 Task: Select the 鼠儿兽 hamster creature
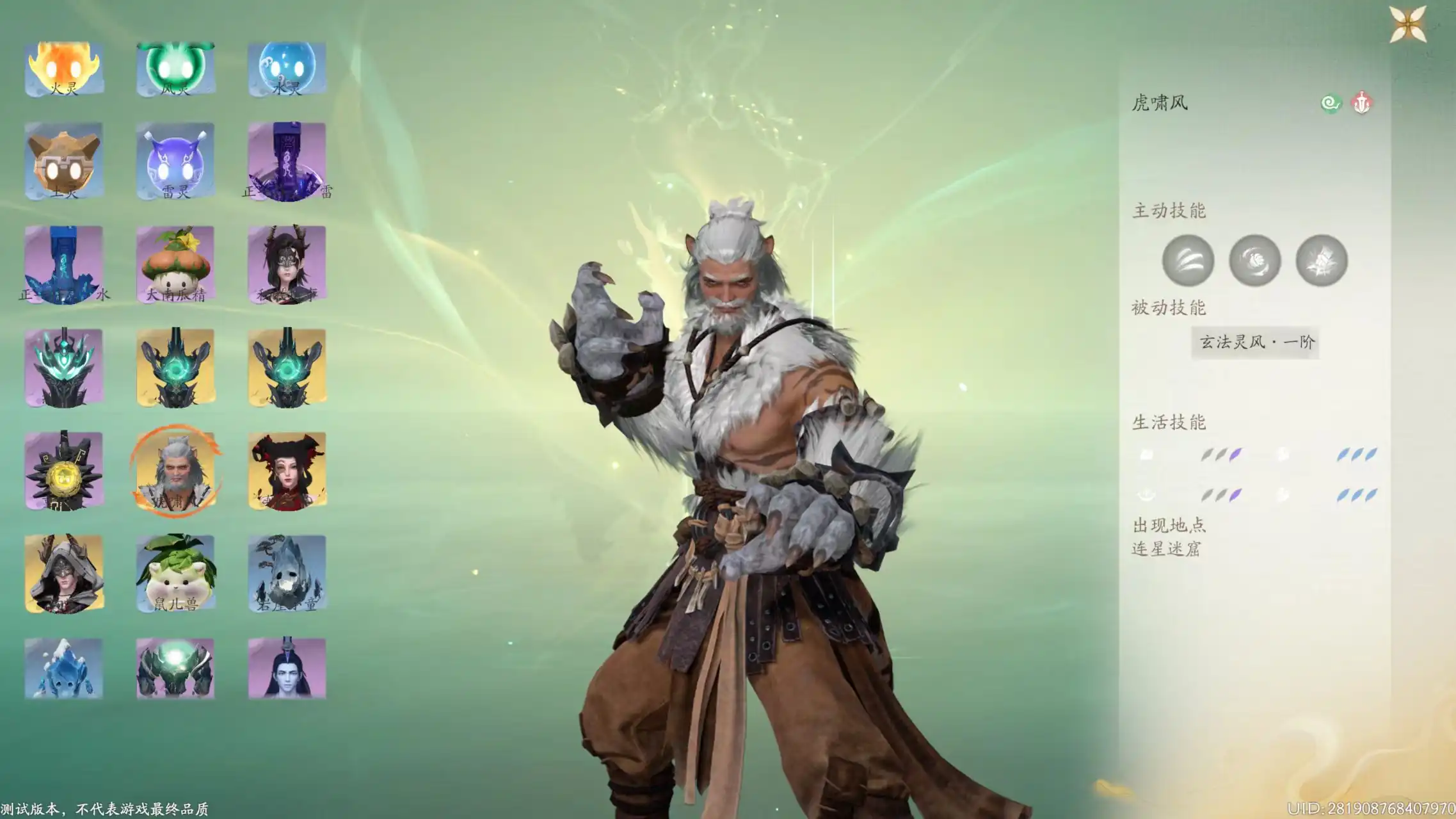[x=175, y=574]
